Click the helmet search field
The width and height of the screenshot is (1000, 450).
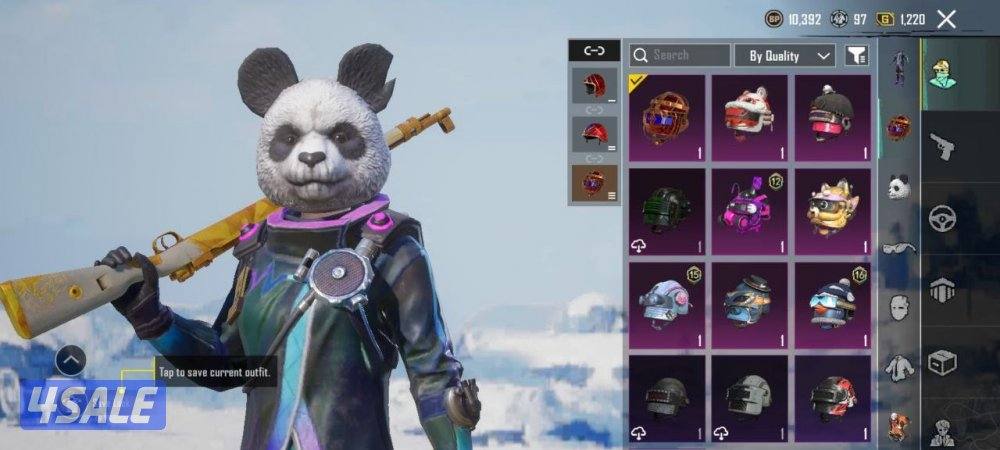pos(680,56)
